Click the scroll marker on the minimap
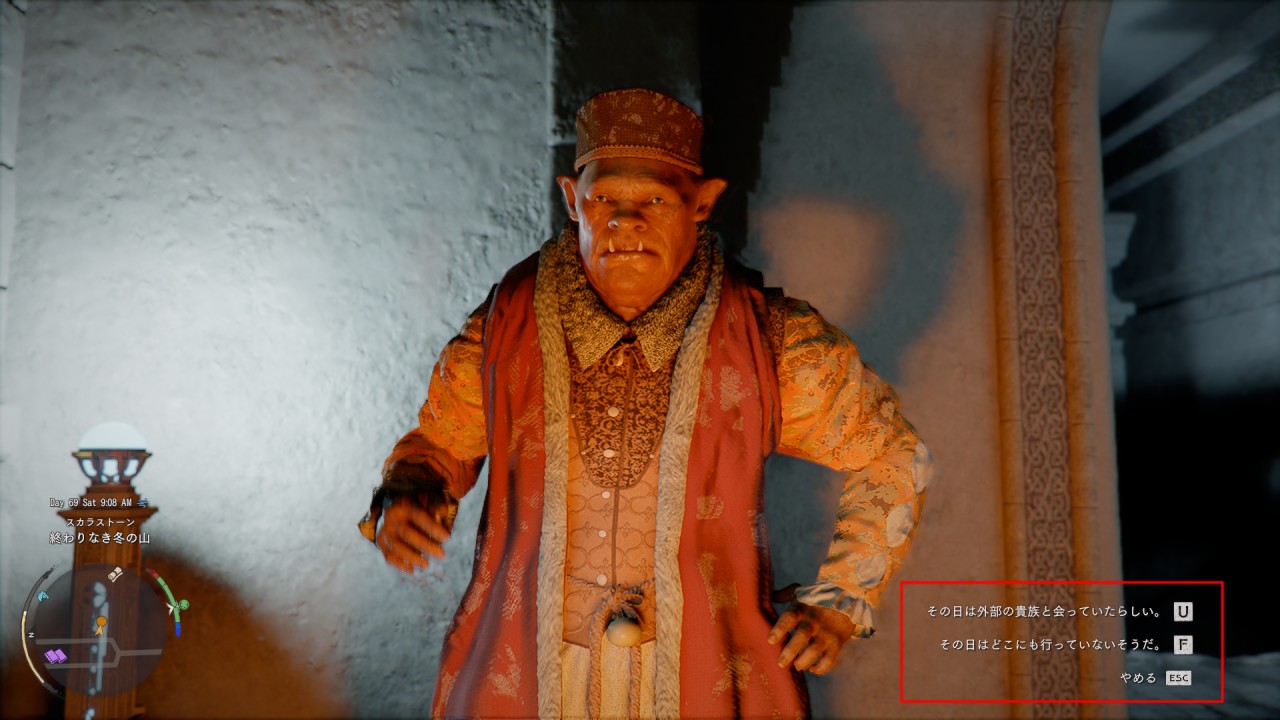Viewport: 1280px width, 720px height. click(x=116, y=574)
